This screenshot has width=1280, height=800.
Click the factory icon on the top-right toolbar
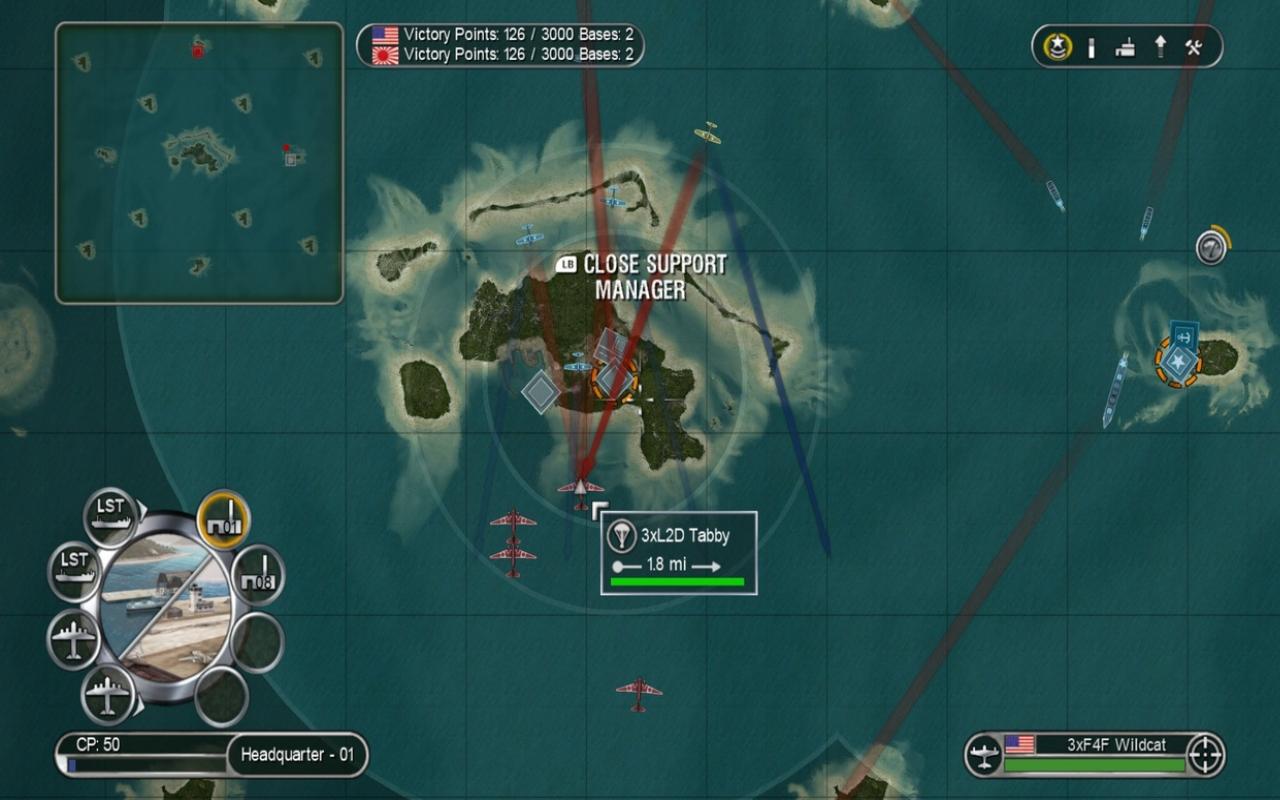[1124, 46]
